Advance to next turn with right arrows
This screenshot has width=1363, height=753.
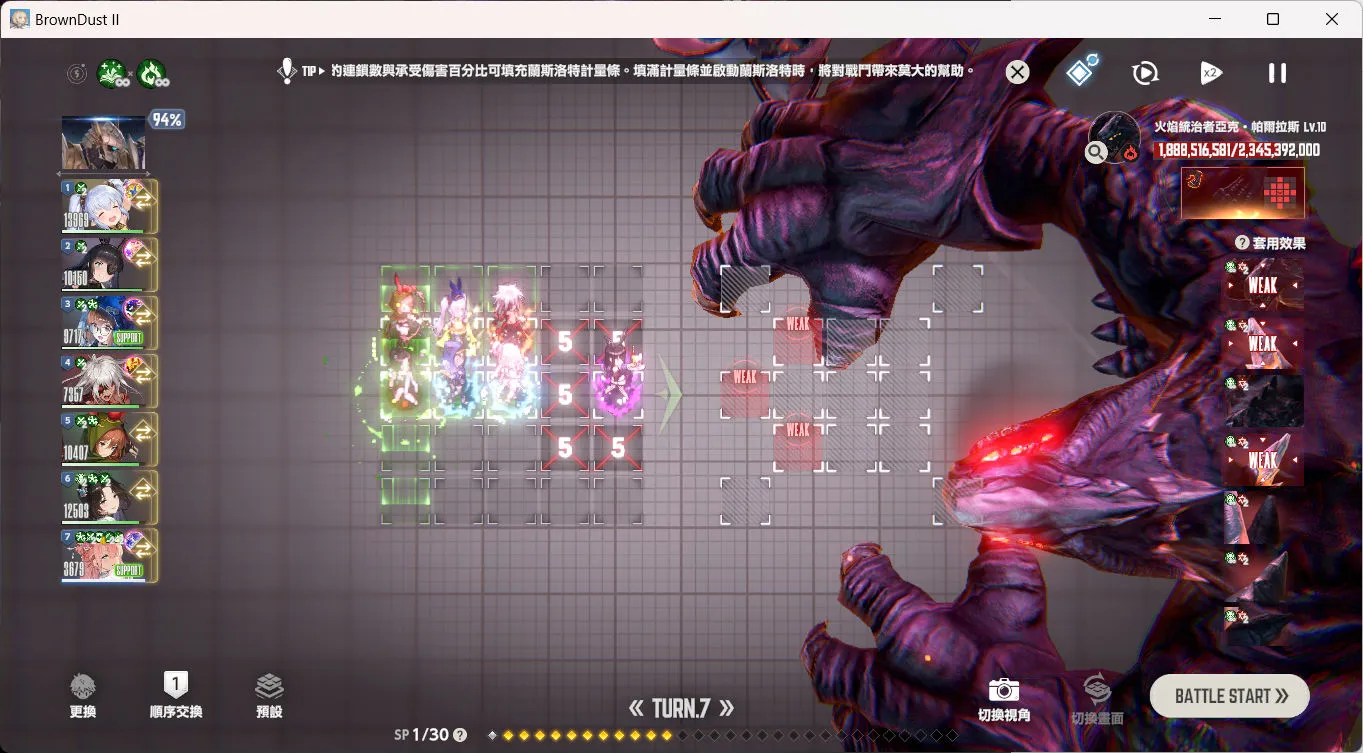[727, 709]
